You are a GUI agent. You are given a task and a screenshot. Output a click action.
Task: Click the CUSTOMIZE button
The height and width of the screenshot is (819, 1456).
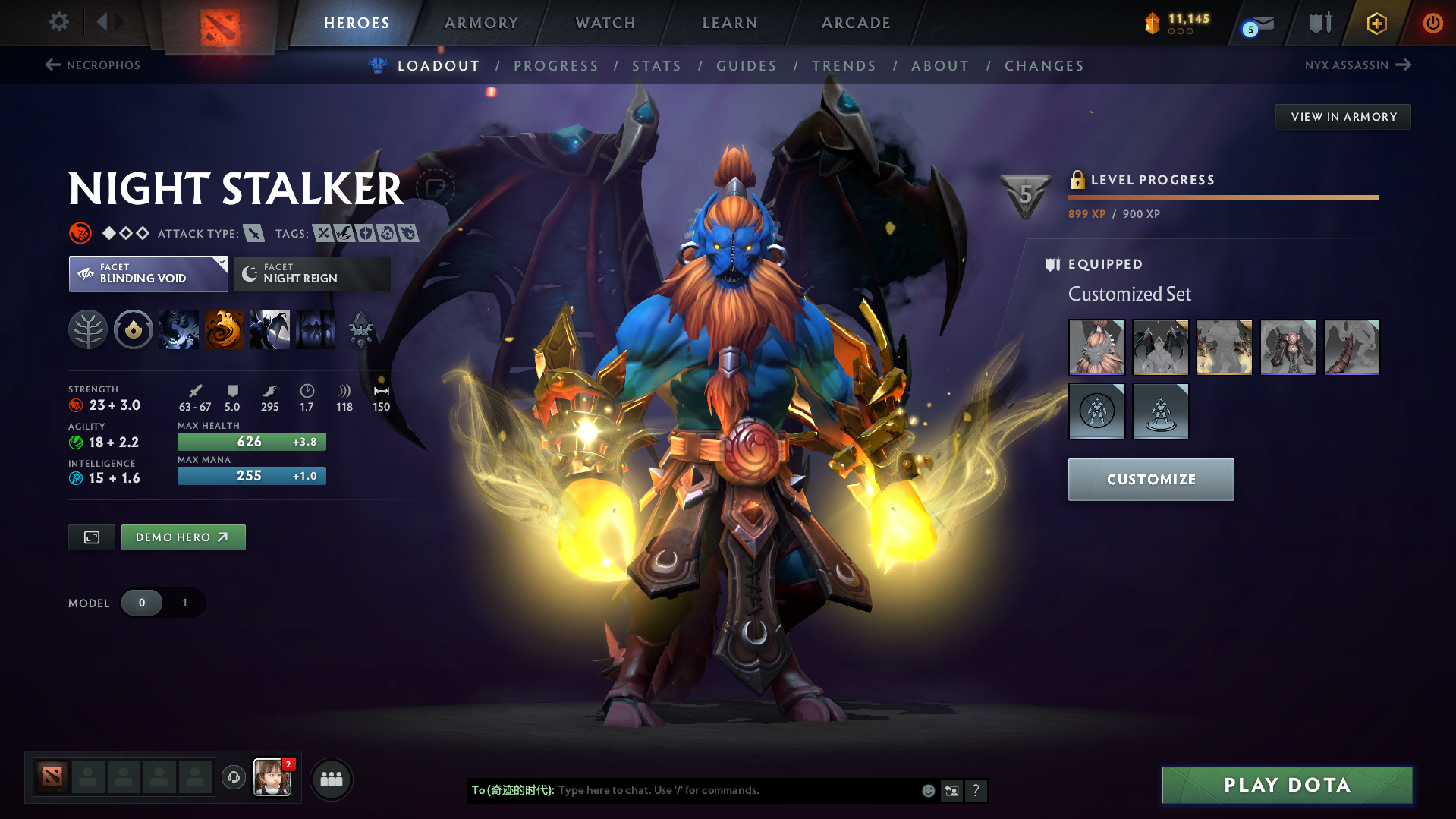click(x=1150, y=479)
